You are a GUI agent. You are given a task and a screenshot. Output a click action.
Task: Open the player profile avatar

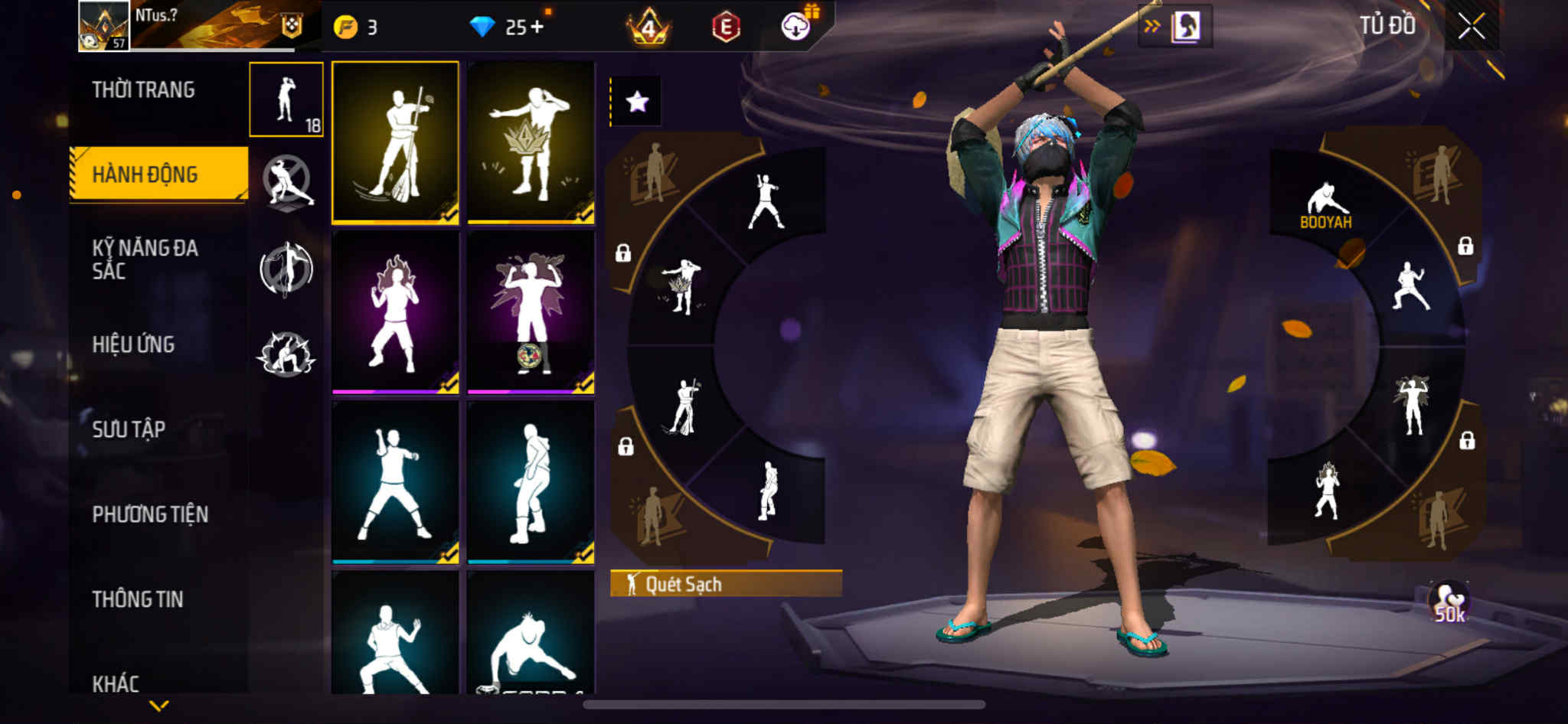(103, 26)
